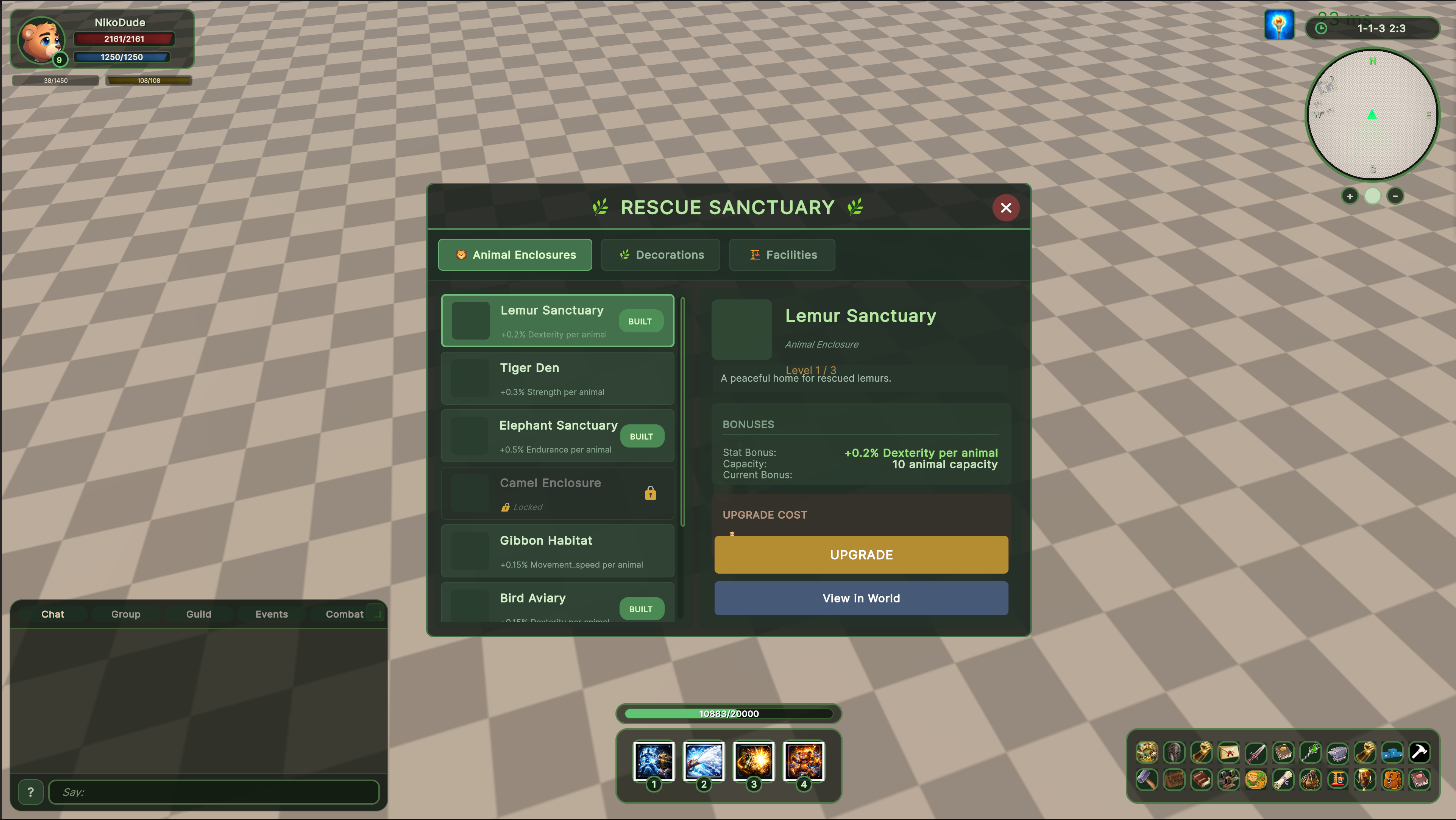
Task: Open the storage chest icon
Action: coord(1175,780)
